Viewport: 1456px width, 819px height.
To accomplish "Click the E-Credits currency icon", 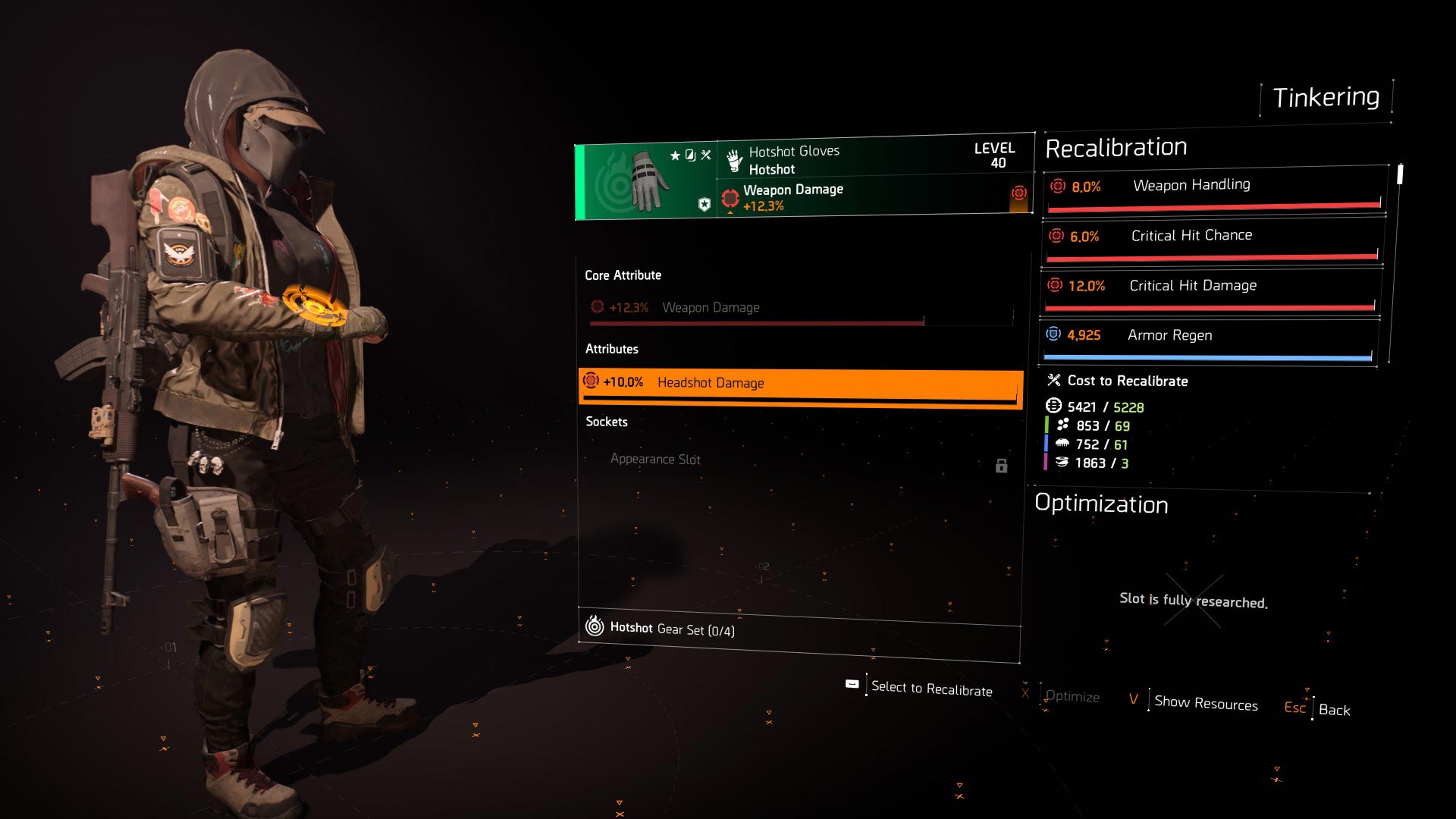I will pyautogui.click(x=1053, y=407).
